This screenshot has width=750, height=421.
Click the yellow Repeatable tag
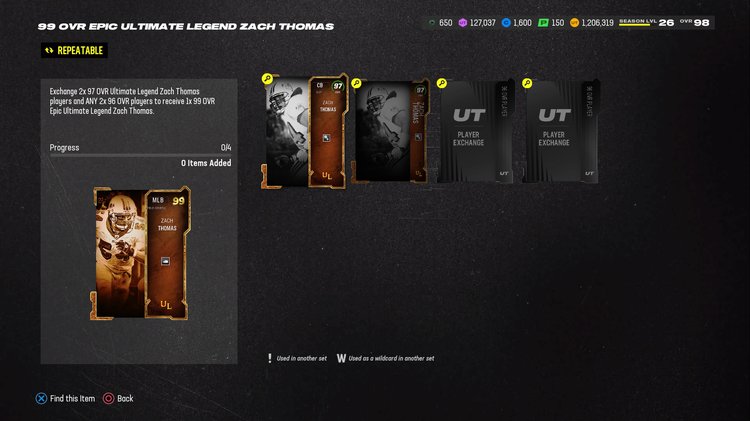72,50
